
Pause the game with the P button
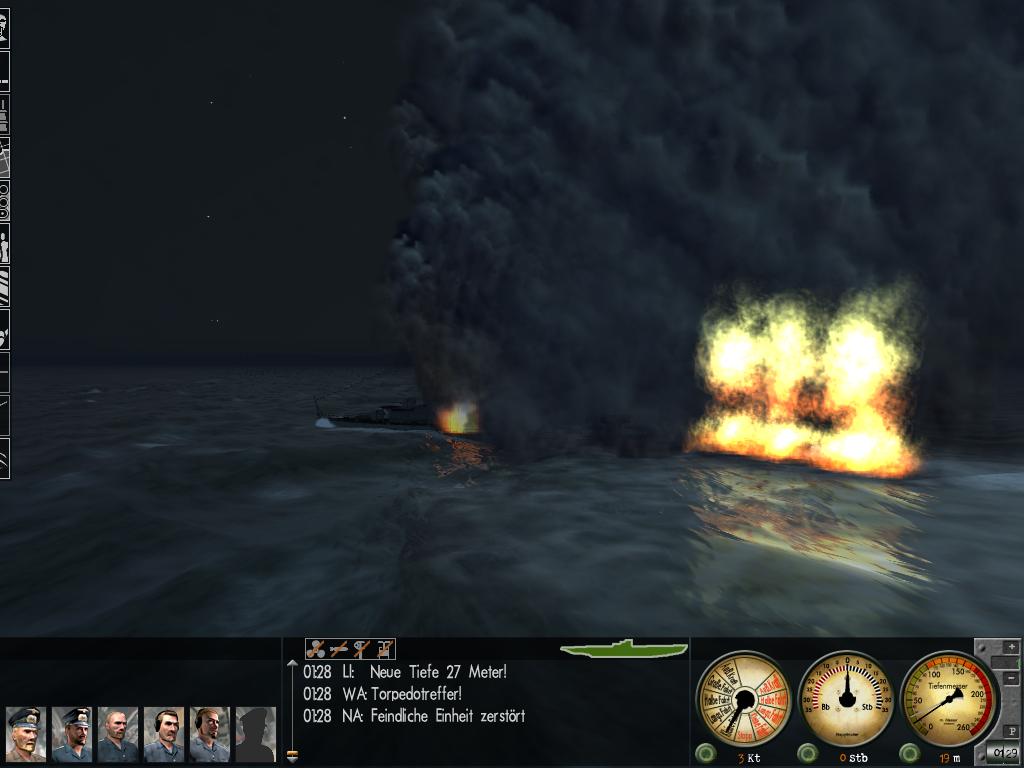coord(1011,731)
